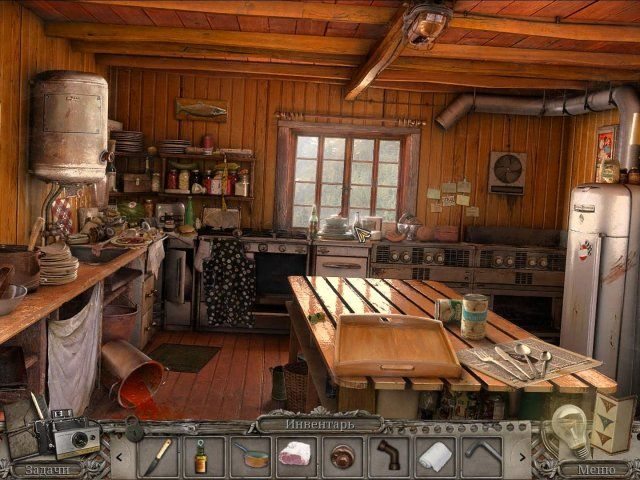The image size is (640, 480).
Task: Pick the raw meat inventory item
Action: point(296,455)
